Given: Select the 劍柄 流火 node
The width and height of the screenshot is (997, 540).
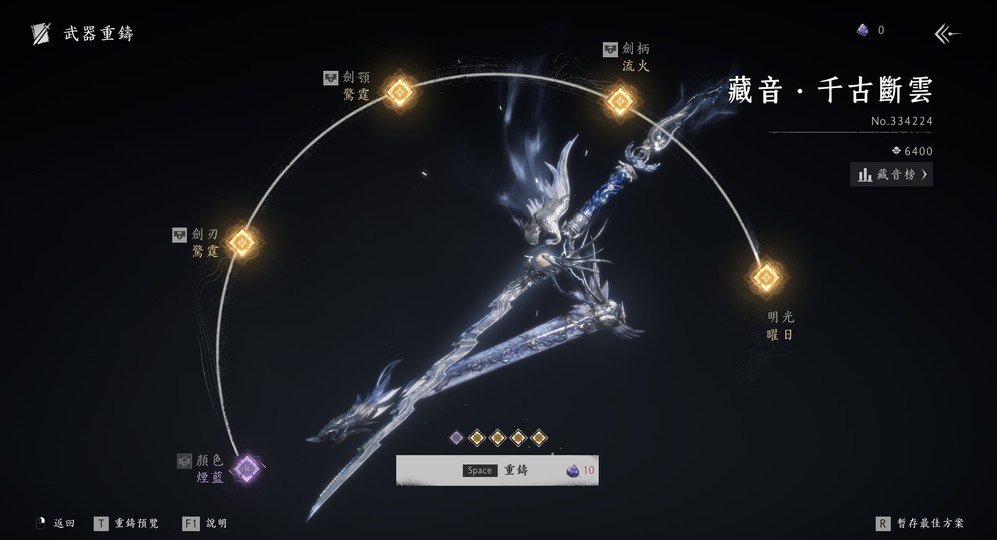Looking at the screenshot, I should [620, 100].
